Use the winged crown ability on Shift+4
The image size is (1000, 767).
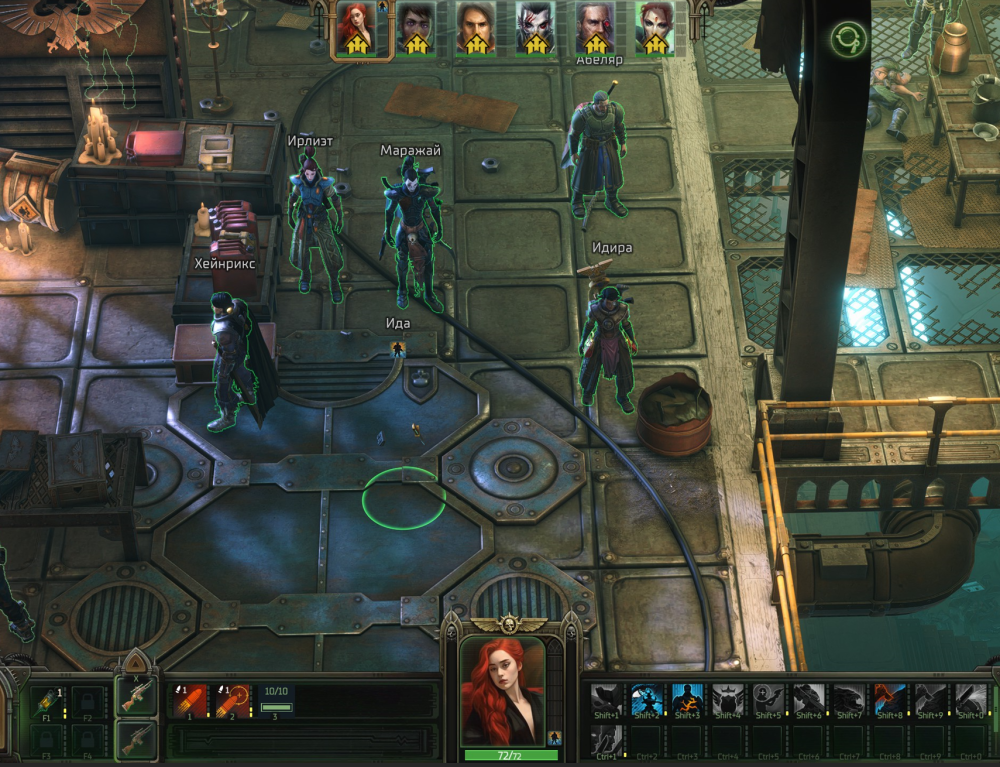(727, 698)
